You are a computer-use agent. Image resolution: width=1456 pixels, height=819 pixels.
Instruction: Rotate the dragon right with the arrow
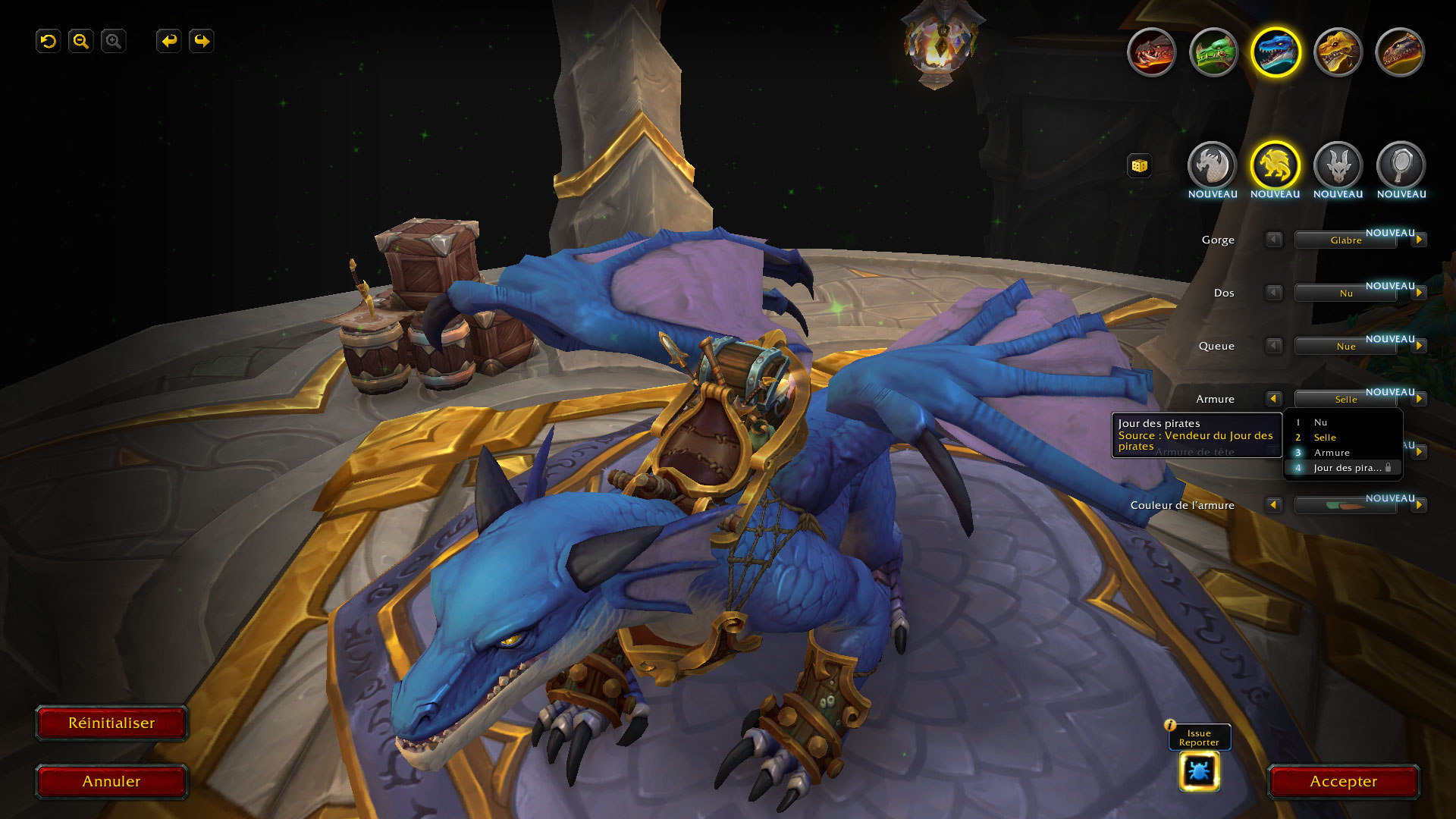(x=202, y=41)
